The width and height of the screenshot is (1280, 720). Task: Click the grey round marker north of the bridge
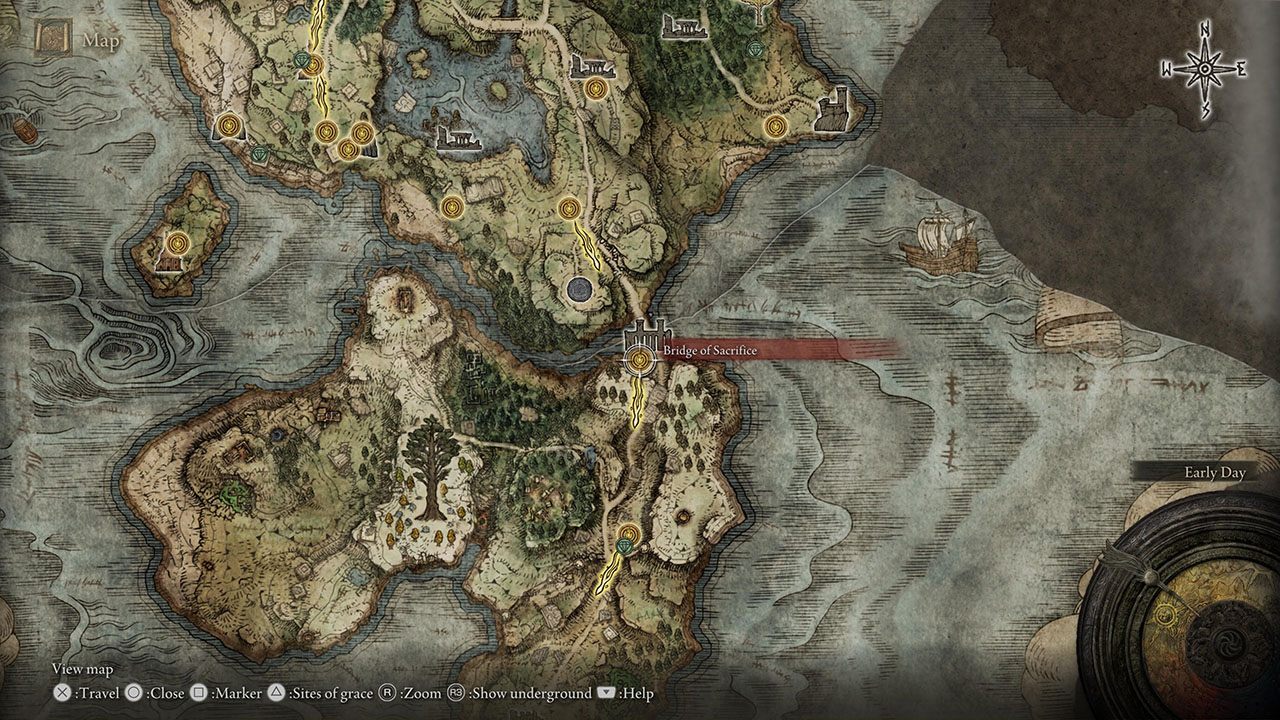(577, 290)
